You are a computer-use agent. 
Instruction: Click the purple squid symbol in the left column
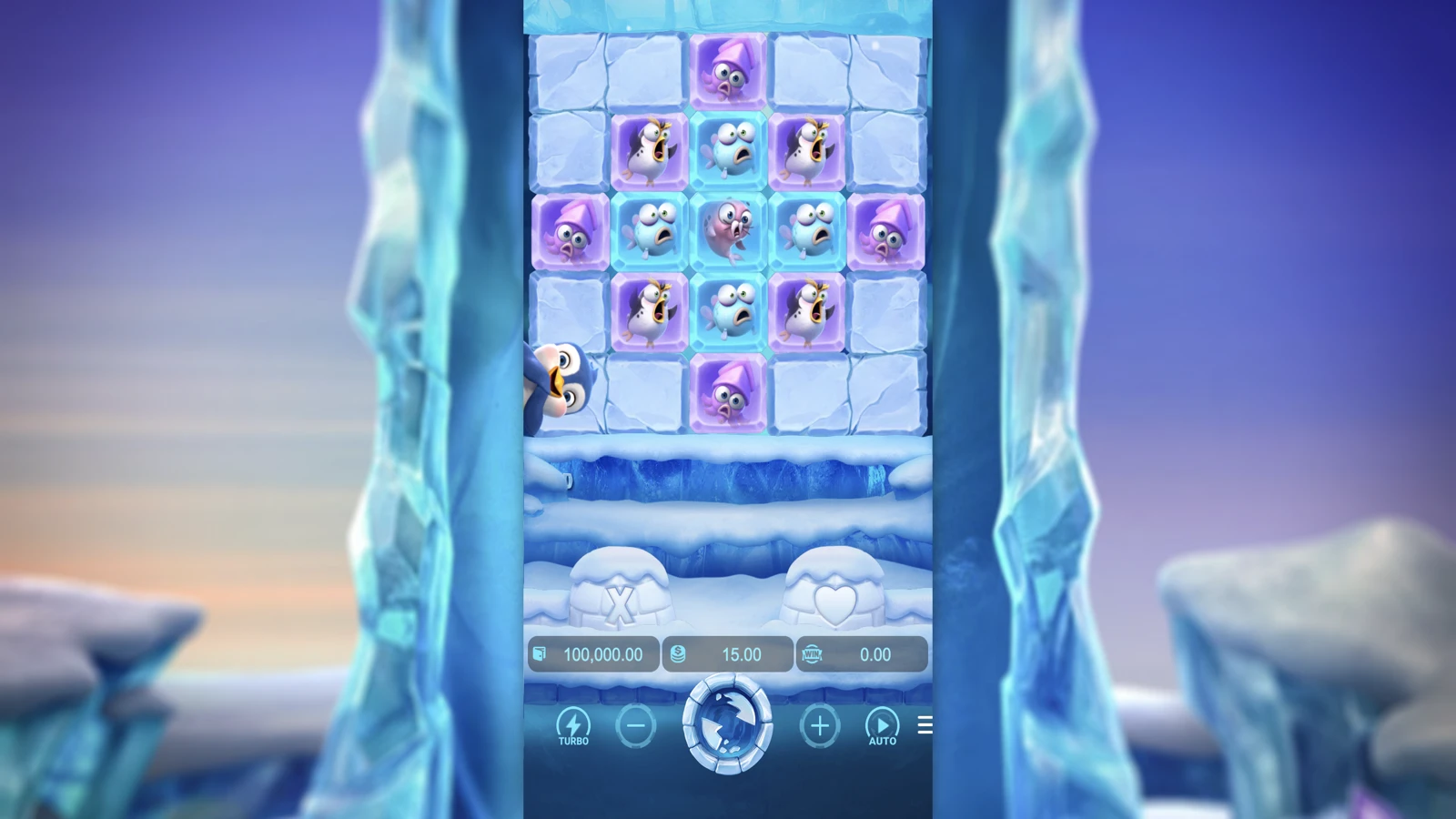tap(569, 229)
